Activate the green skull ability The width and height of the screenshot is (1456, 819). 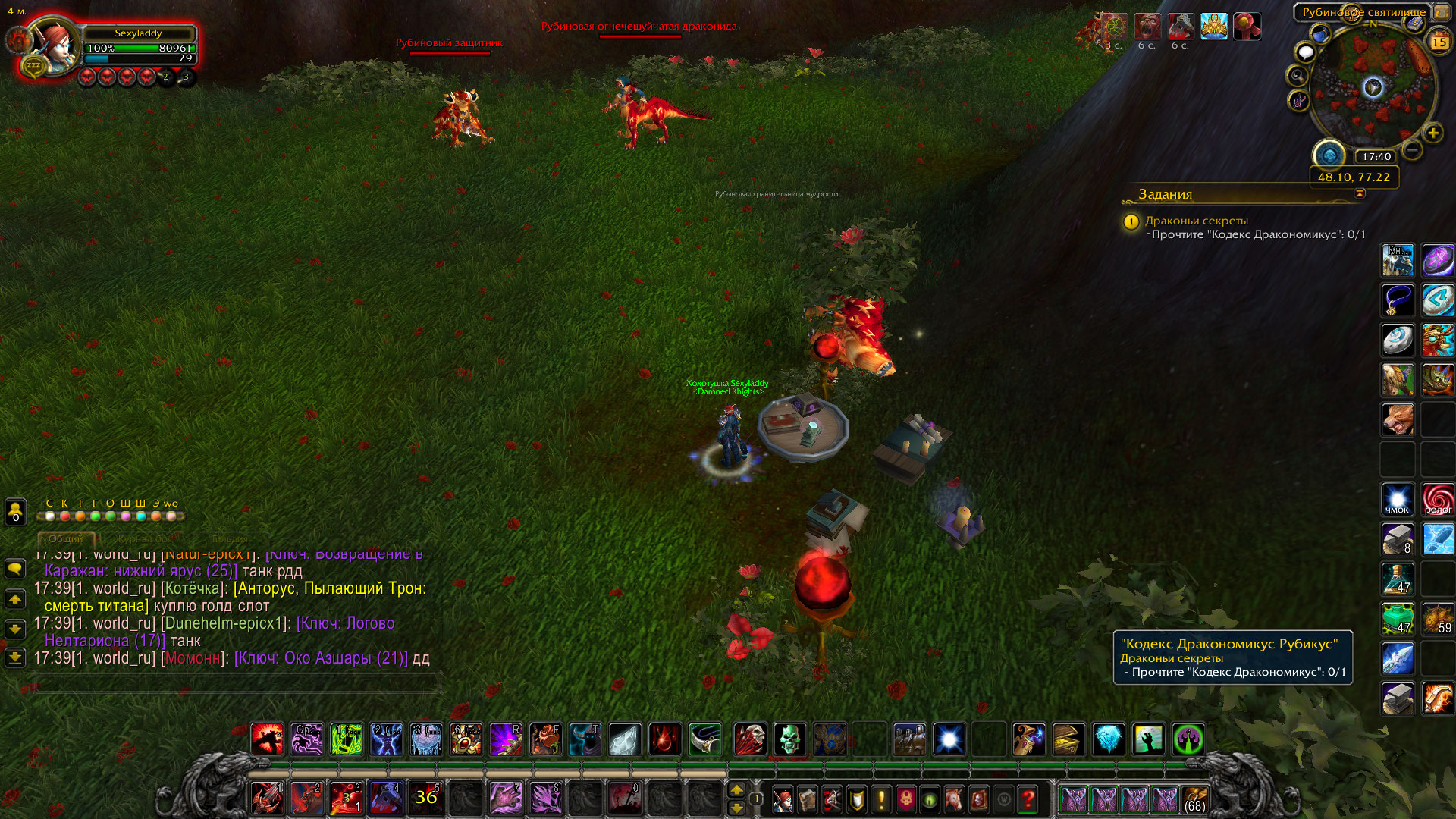(x=789, y=739)
